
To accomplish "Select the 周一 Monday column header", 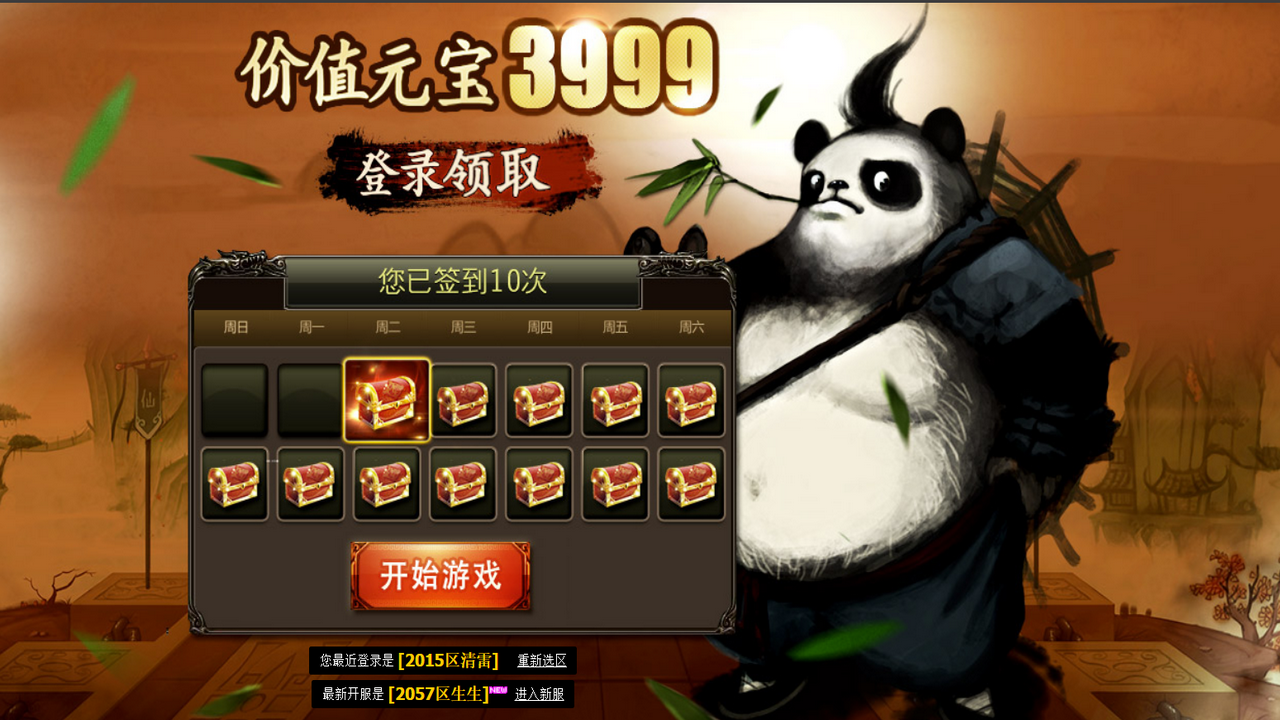I will [311, 326].
